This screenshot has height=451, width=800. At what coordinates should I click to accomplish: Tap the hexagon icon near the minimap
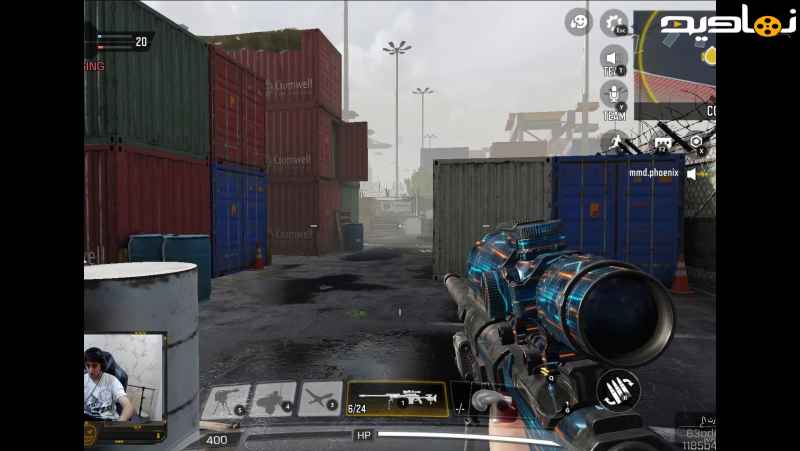[x=696, y=142]
